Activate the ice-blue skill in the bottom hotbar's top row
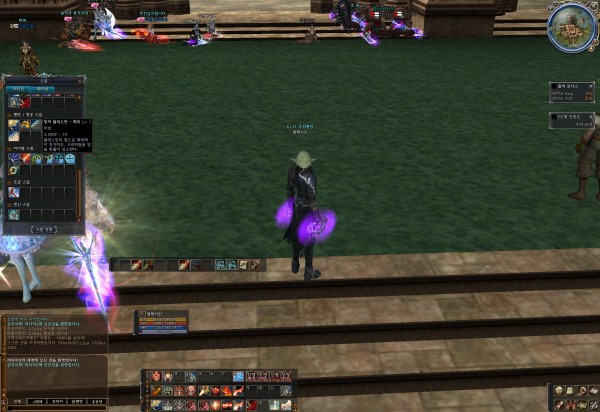This screenshot has width=600, height=412. (x=238, y=377)
